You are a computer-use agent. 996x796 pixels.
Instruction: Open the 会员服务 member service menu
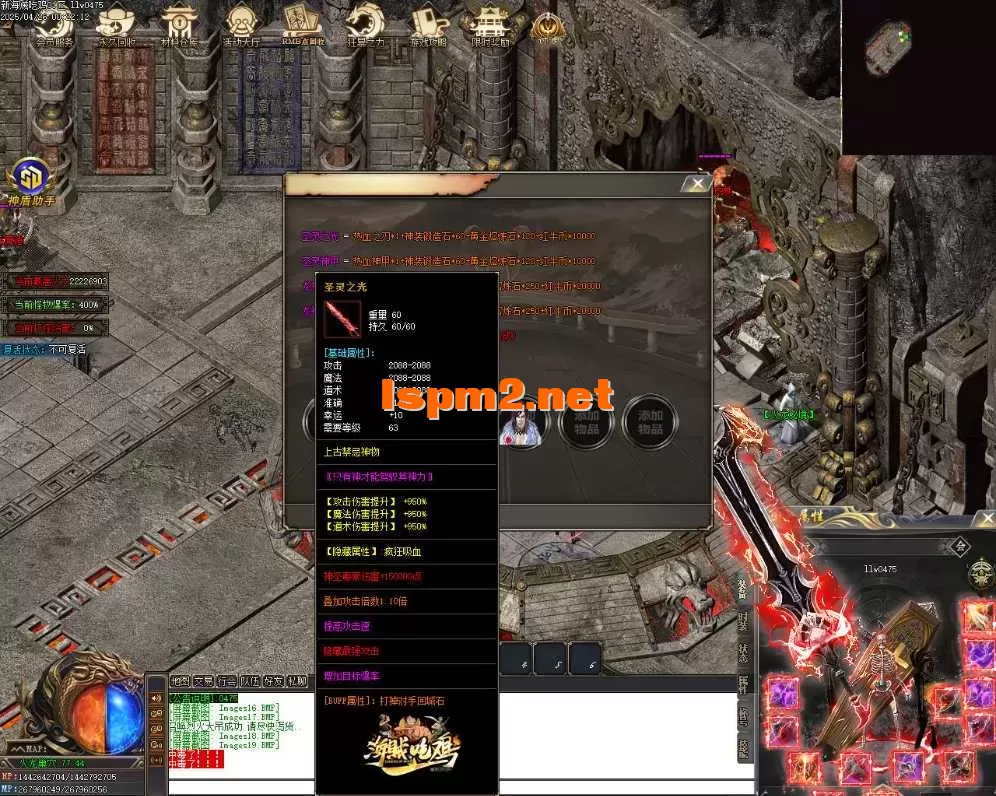pos(54,26)
